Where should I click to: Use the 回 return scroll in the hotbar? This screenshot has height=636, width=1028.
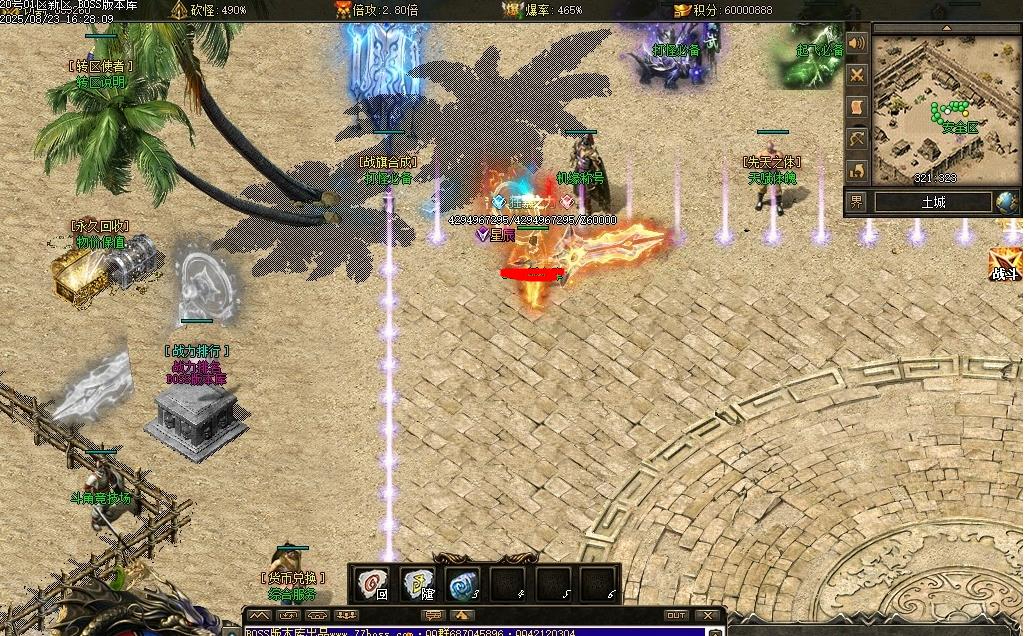[373, 584]
